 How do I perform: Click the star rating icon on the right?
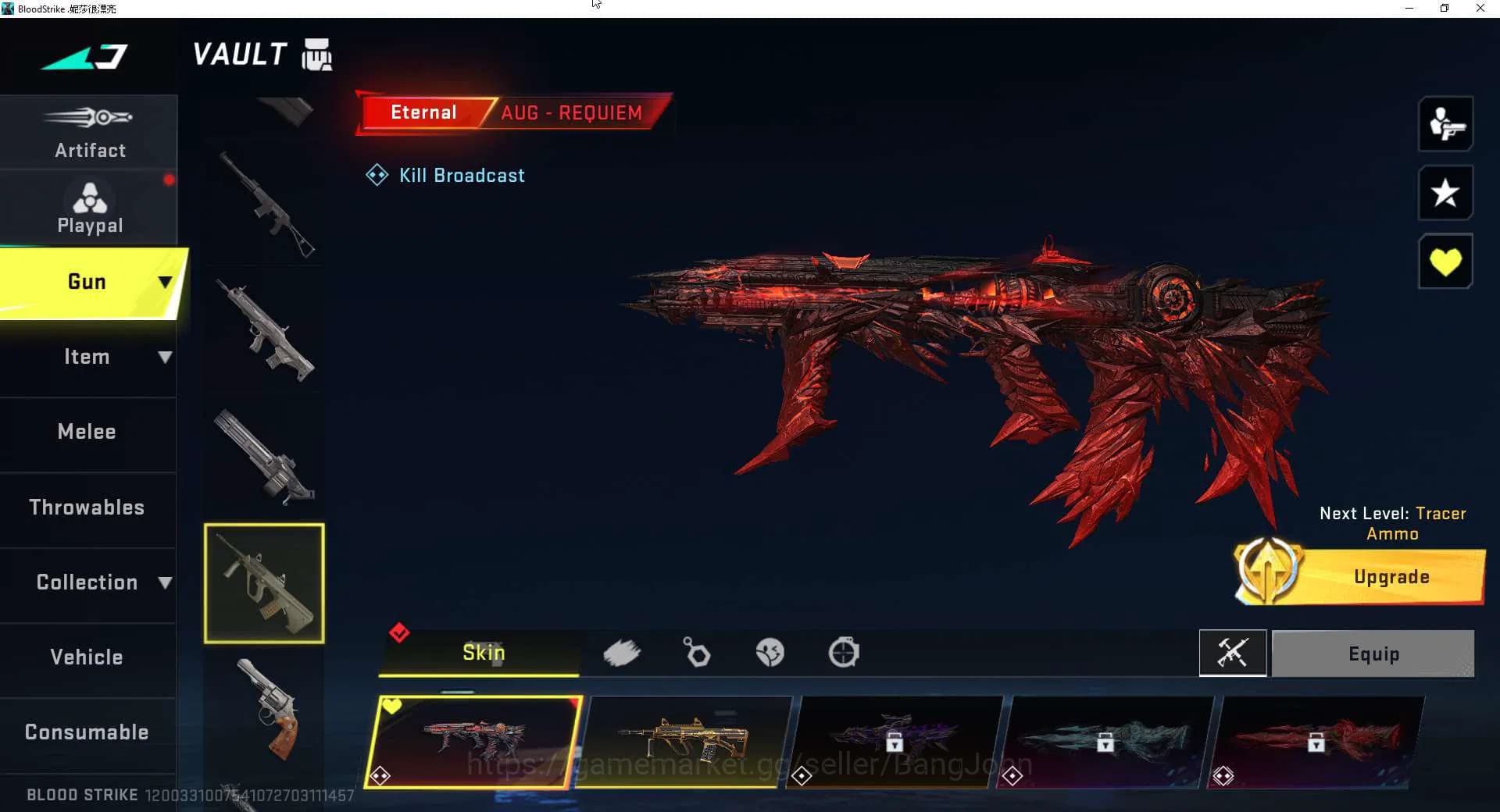[1445, 193]
